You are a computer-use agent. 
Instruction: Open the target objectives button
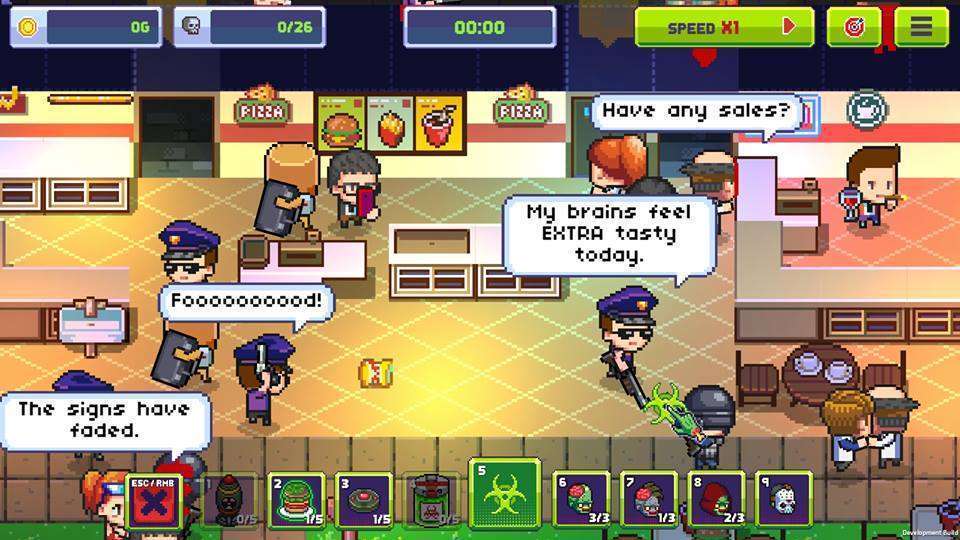[854, 27]
